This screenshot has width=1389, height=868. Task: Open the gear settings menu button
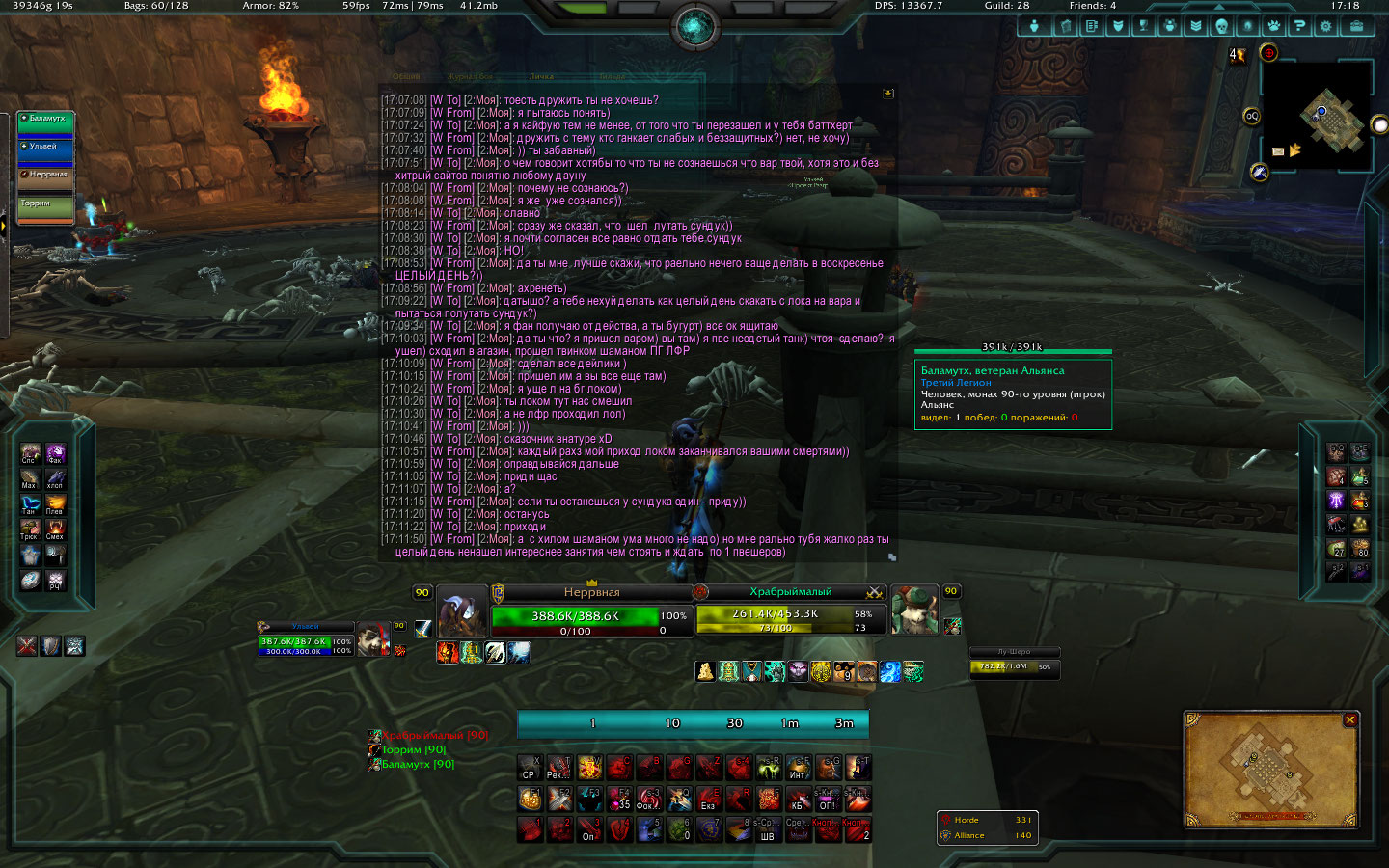[x=1325, y=26]
